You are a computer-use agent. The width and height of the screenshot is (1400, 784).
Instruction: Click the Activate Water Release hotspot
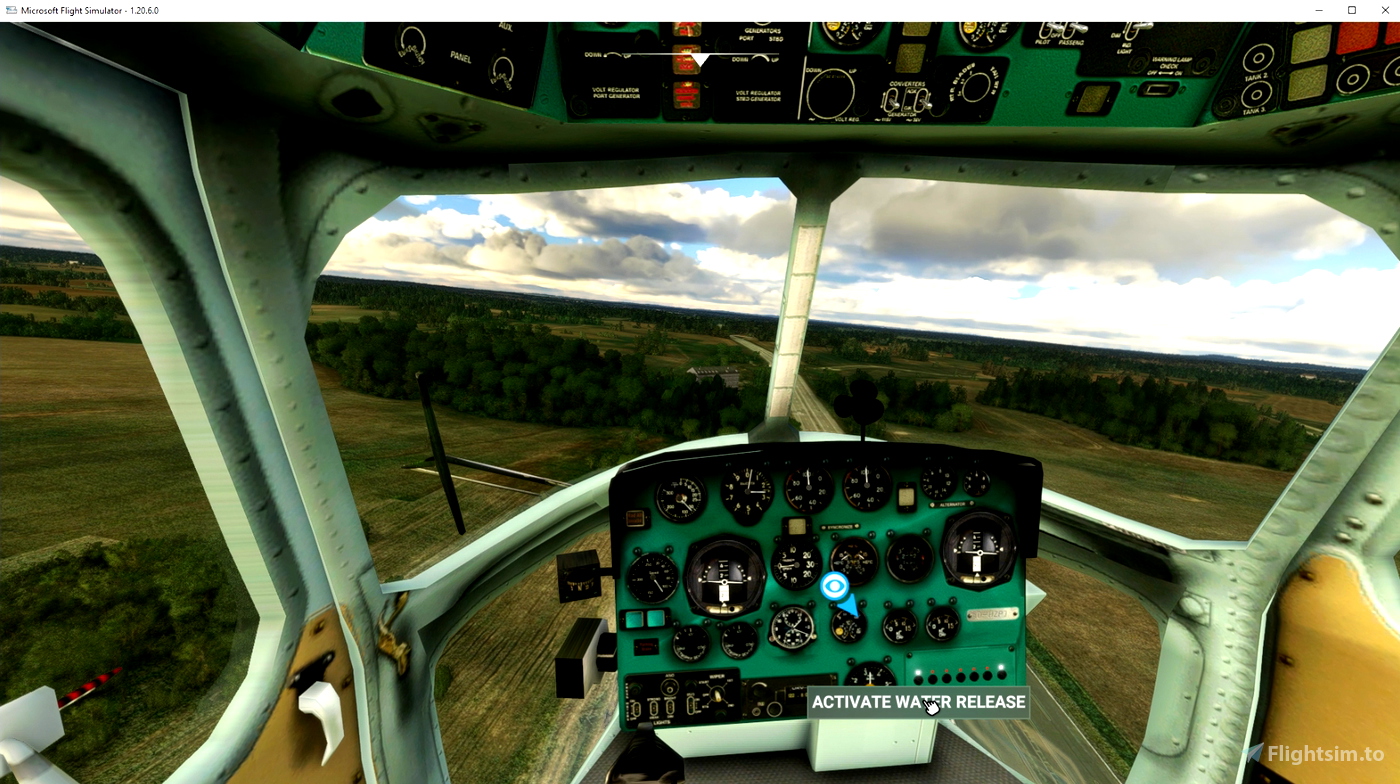(920, 702)
